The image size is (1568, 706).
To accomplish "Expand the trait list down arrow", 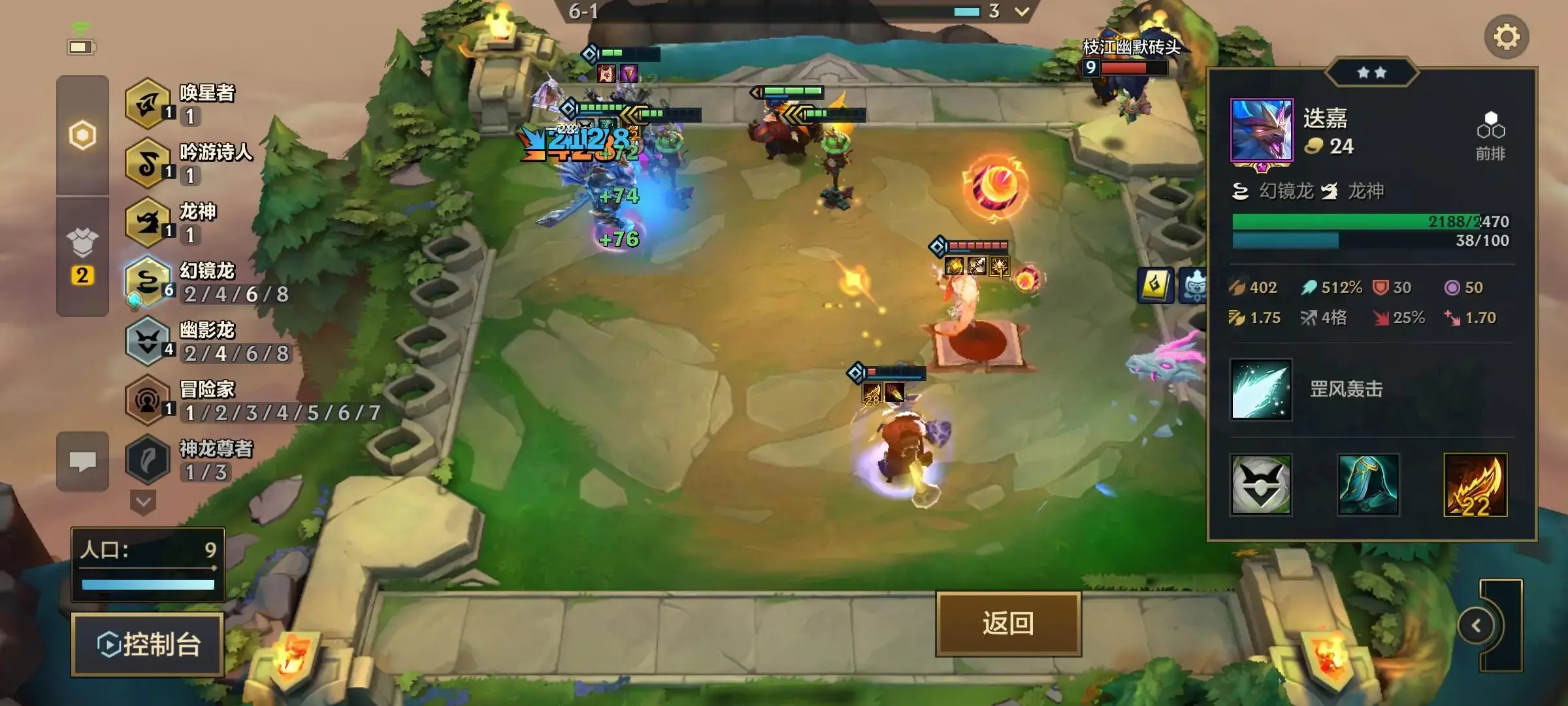I will tap(143, 503).
